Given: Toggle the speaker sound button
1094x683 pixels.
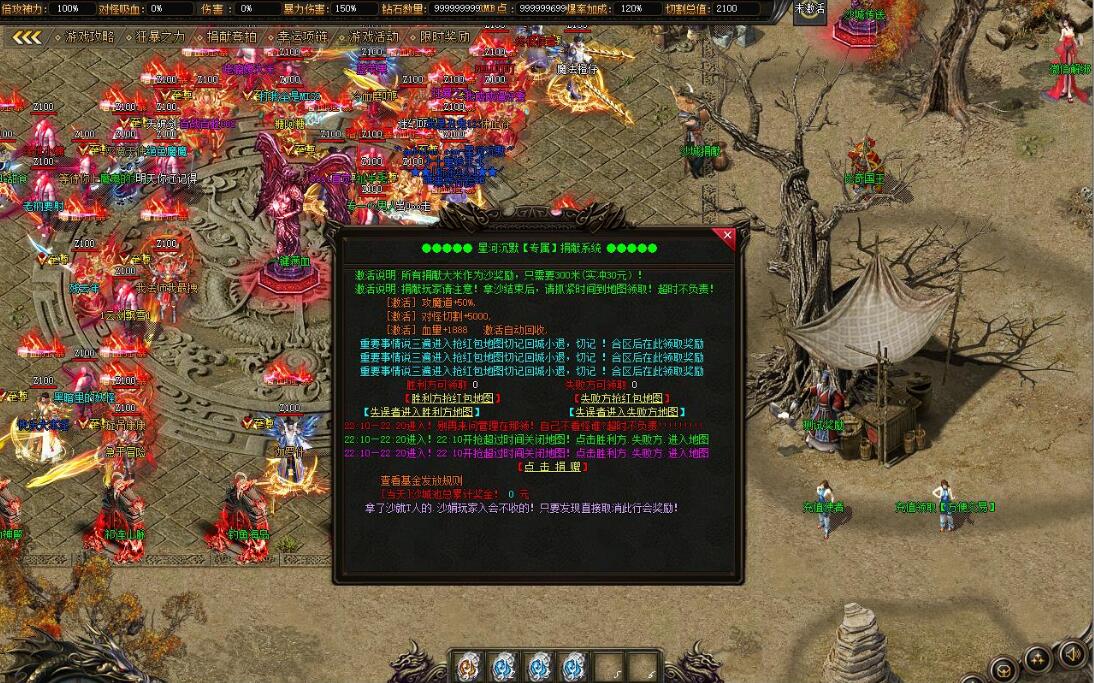Looking at the screenshot, I should tap(1071, 655).
